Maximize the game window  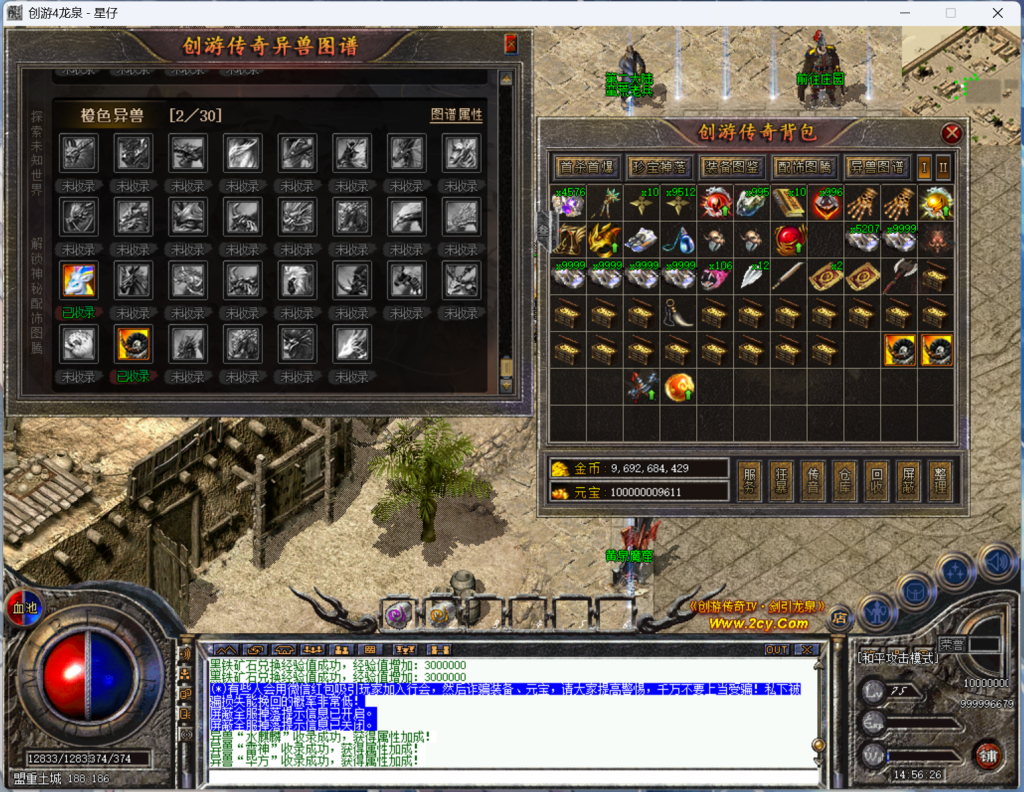951,13
